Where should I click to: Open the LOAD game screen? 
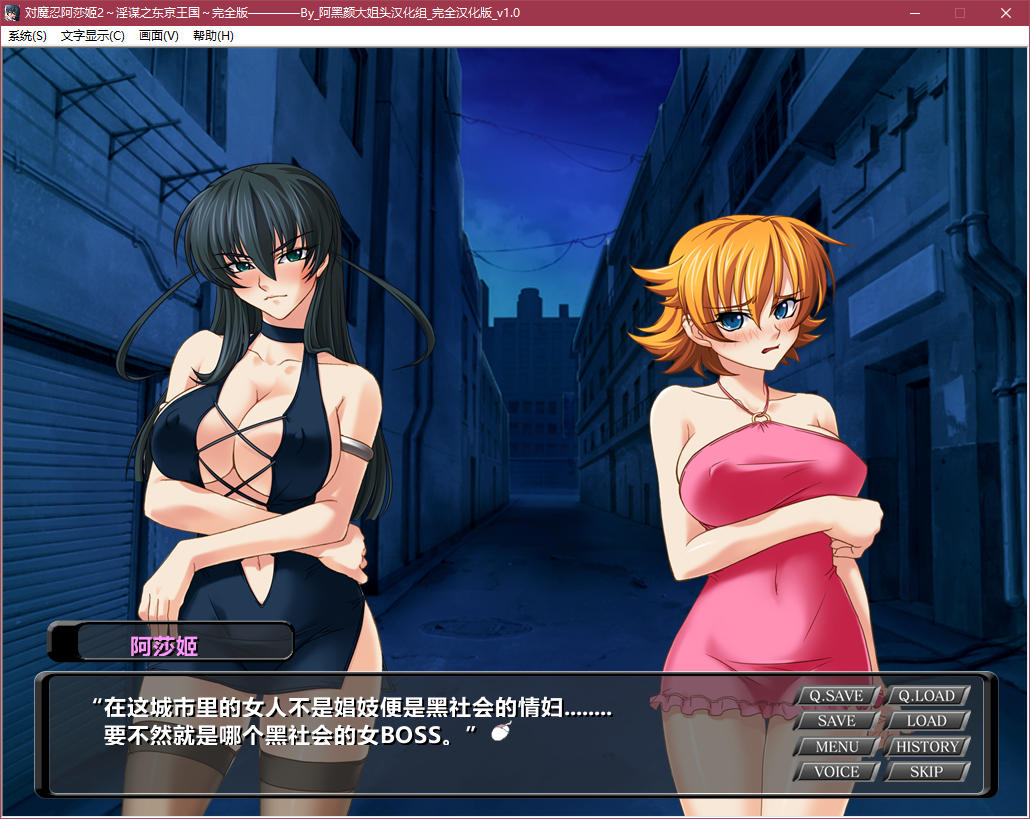coord(926,721)
